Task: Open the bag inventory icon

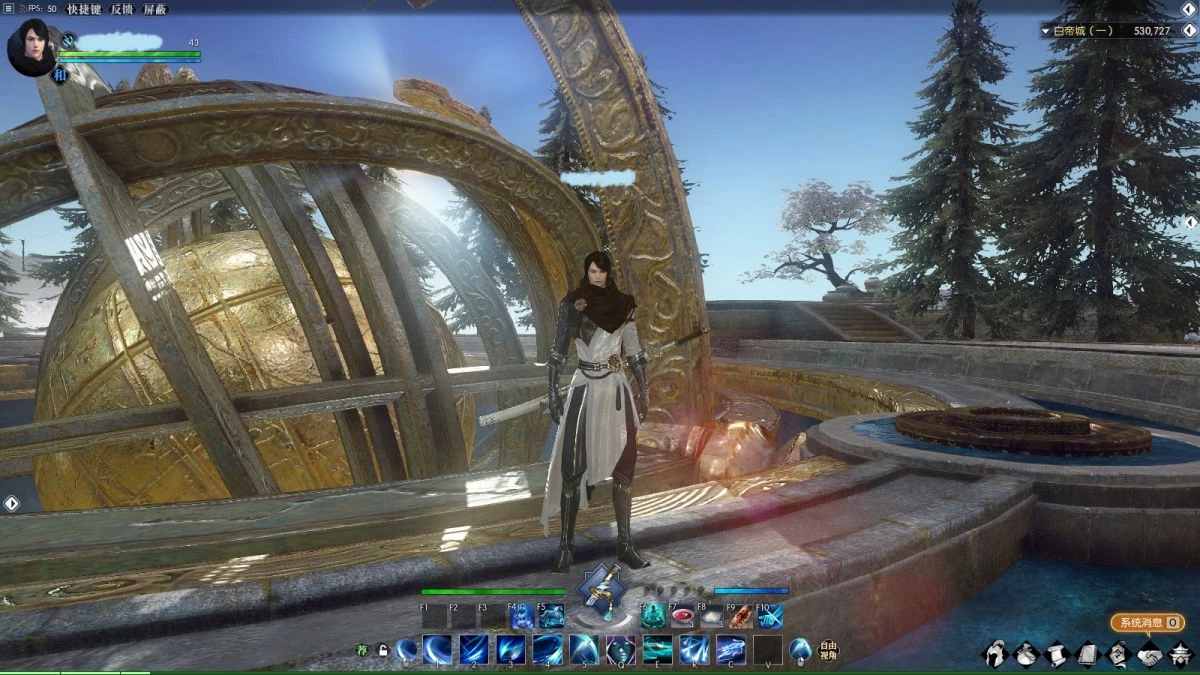Action: click(x=1025, y=654)
